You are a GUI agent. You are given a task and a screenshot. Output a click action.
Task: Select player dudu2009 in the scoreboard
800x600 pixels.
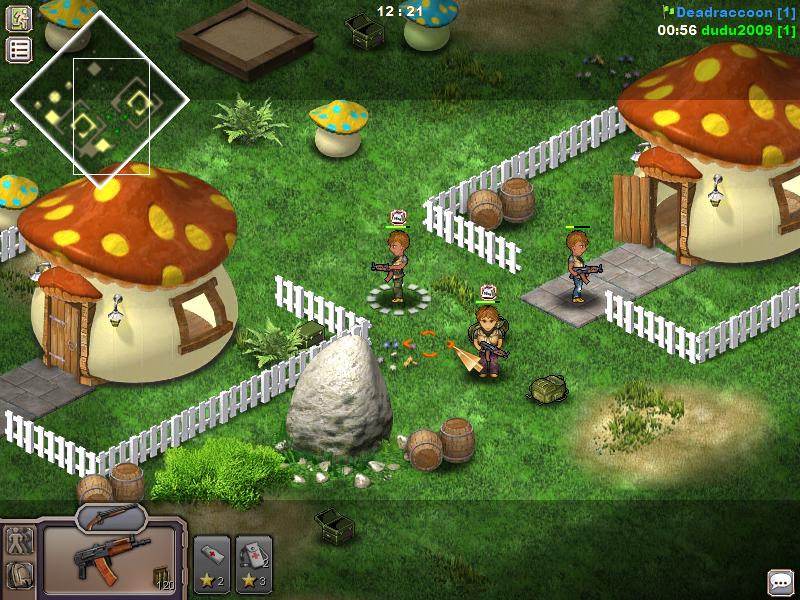pyautogui.click(x=738, y=30)
